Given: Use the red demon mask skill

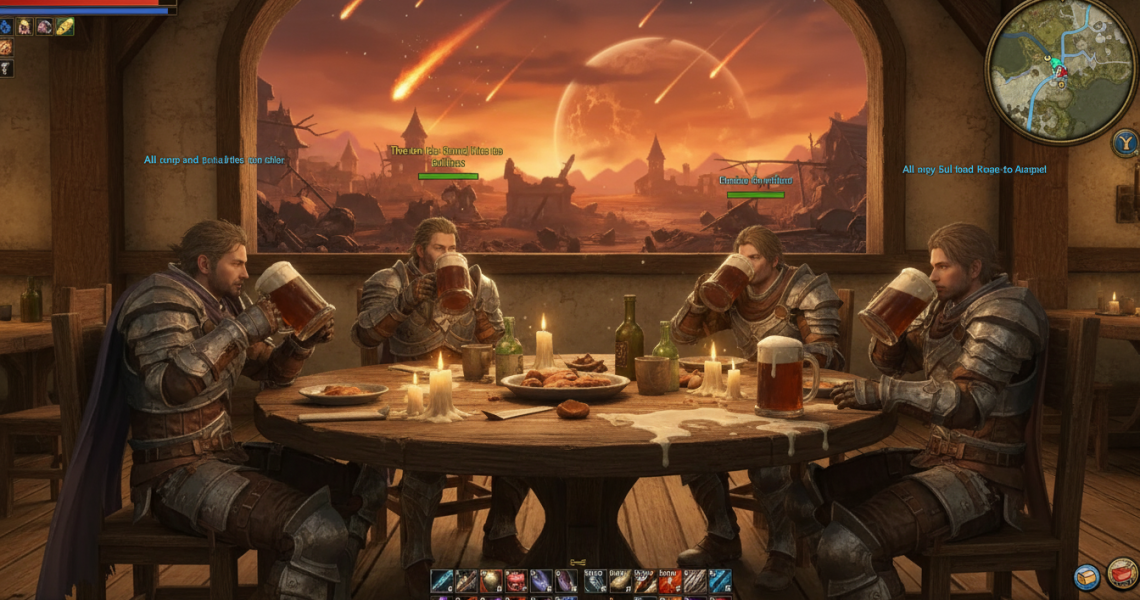Looking at the screenshot, I should [x=517, y=581].
